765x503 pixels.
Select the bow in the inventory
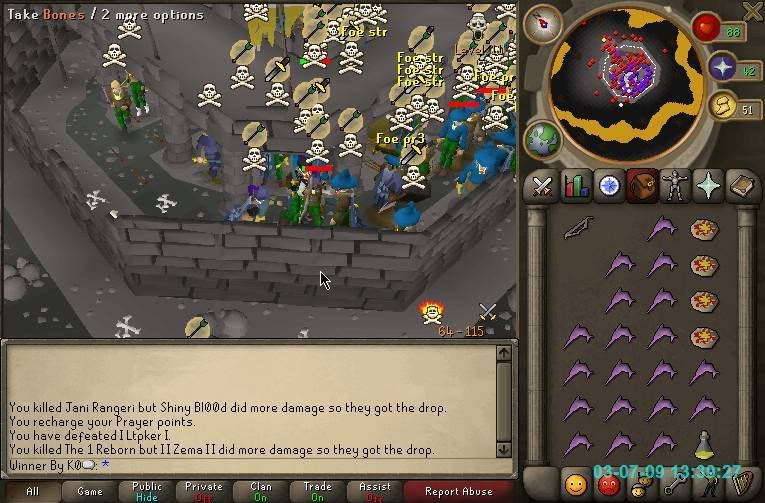click(576, 230)
